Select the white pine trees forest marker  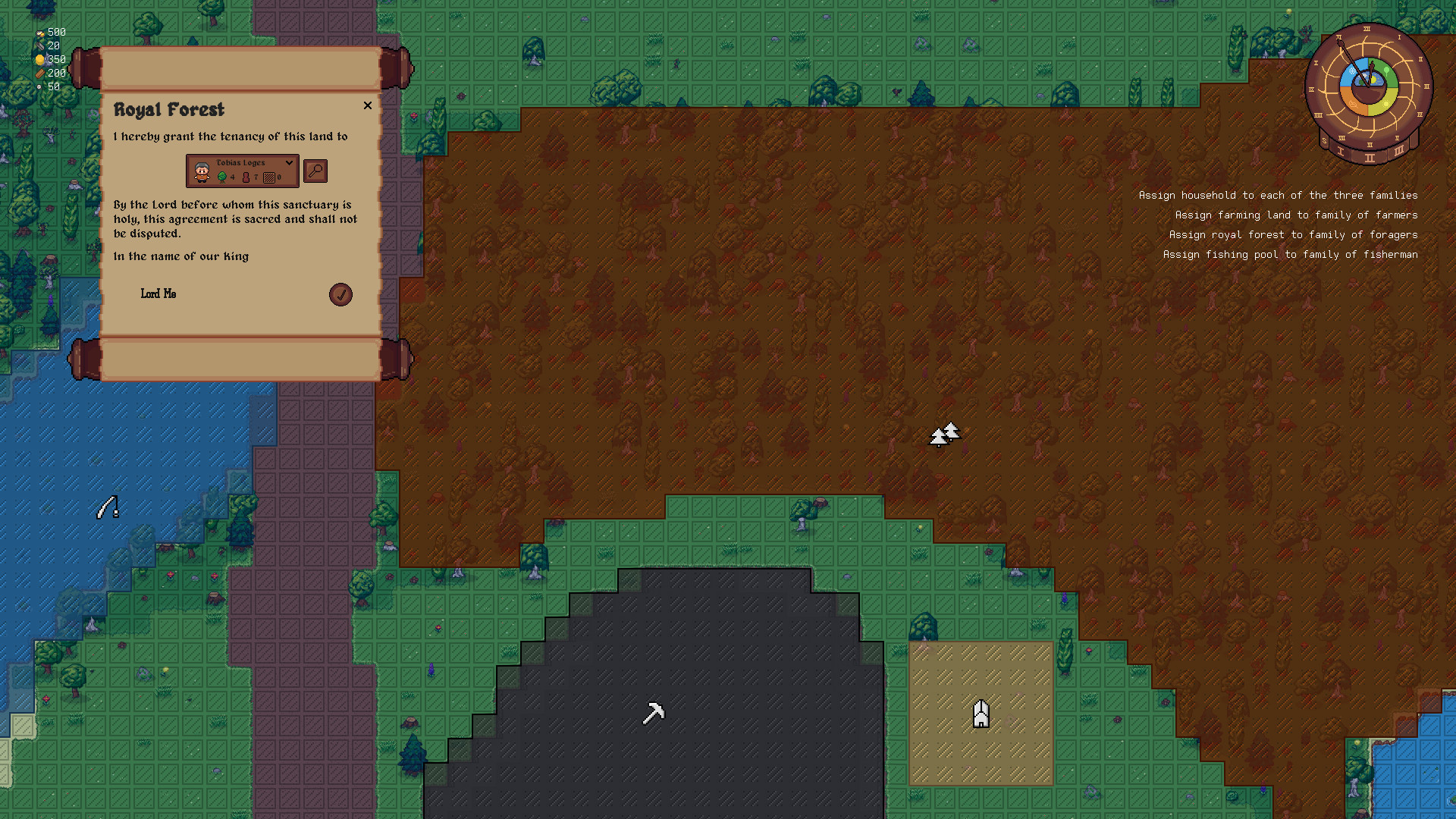945,435
